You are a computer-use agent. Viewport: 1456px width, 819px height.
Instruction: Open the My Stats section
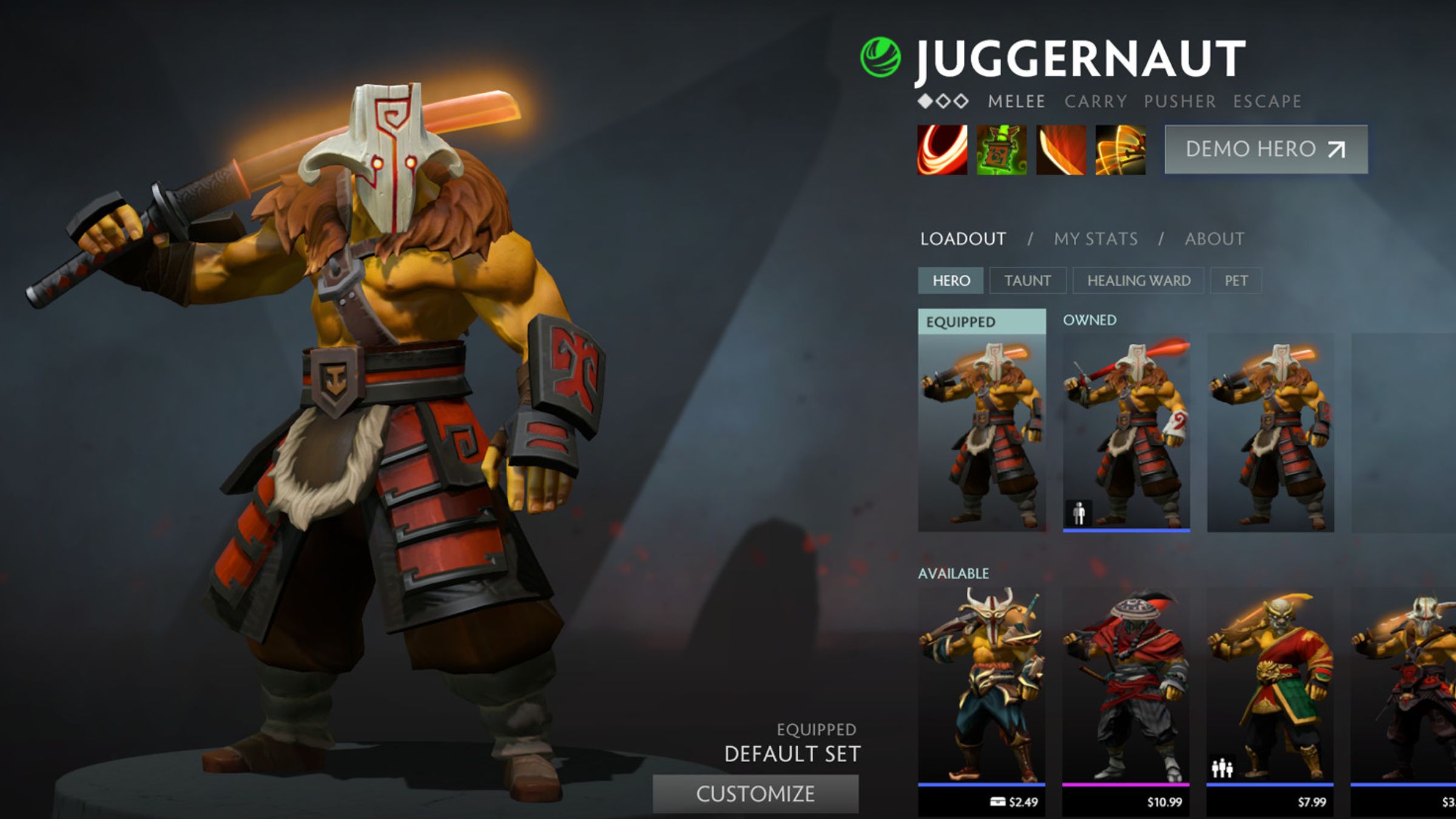[x=1096, y=239]
